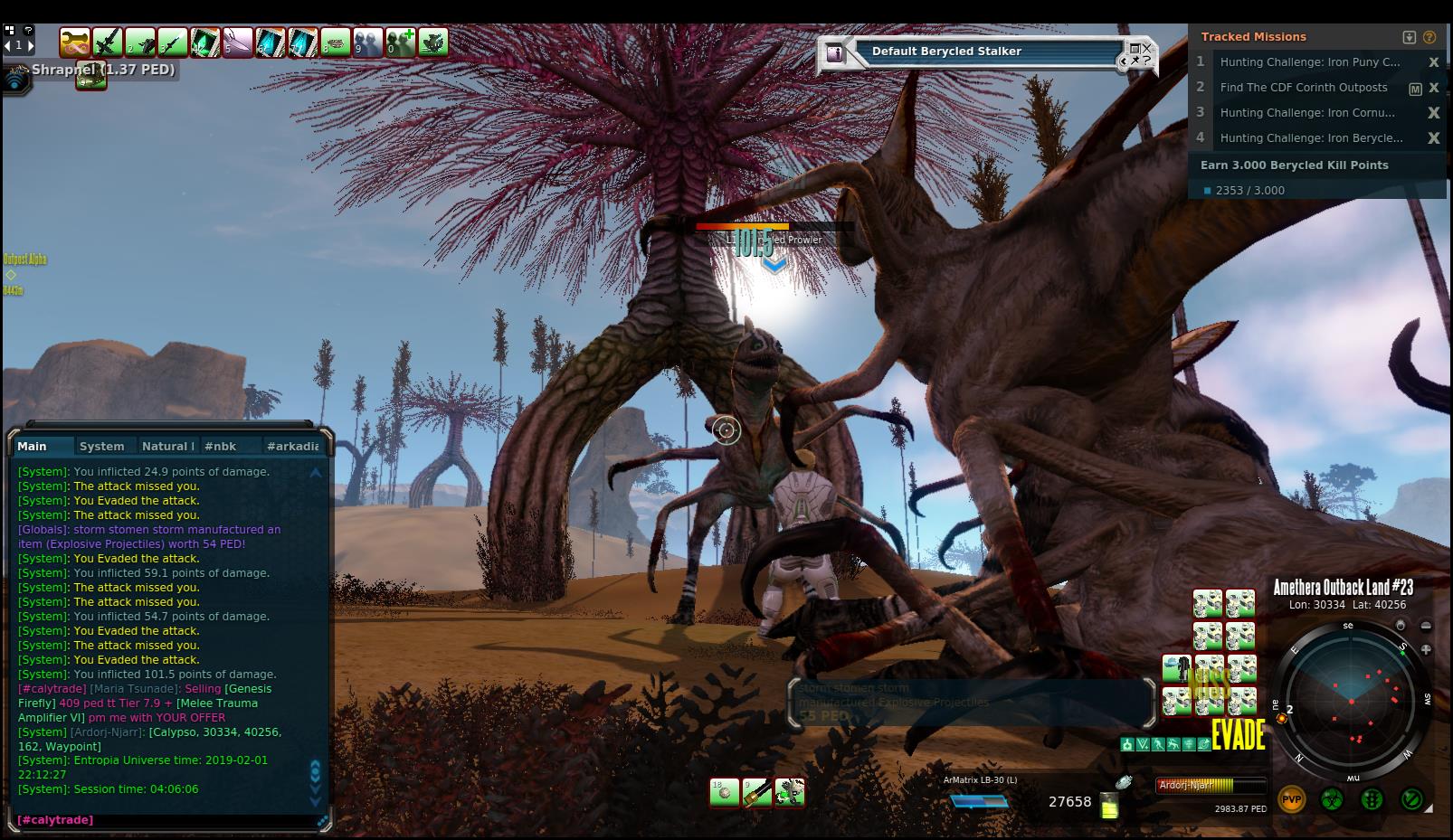This screenshot has width=1453, height=840.
Task: Stop tracking Hunting Challenge: Iron Puny mission
Action: 1433,62
